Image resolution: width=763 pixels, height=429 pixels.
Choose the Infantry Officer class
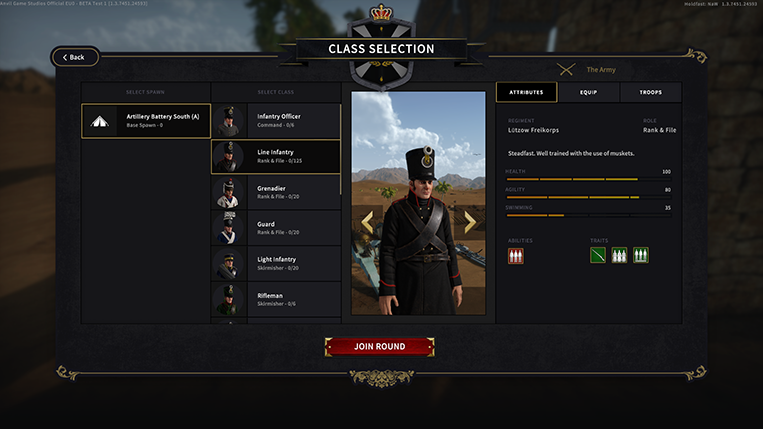(x=275, y=121)
